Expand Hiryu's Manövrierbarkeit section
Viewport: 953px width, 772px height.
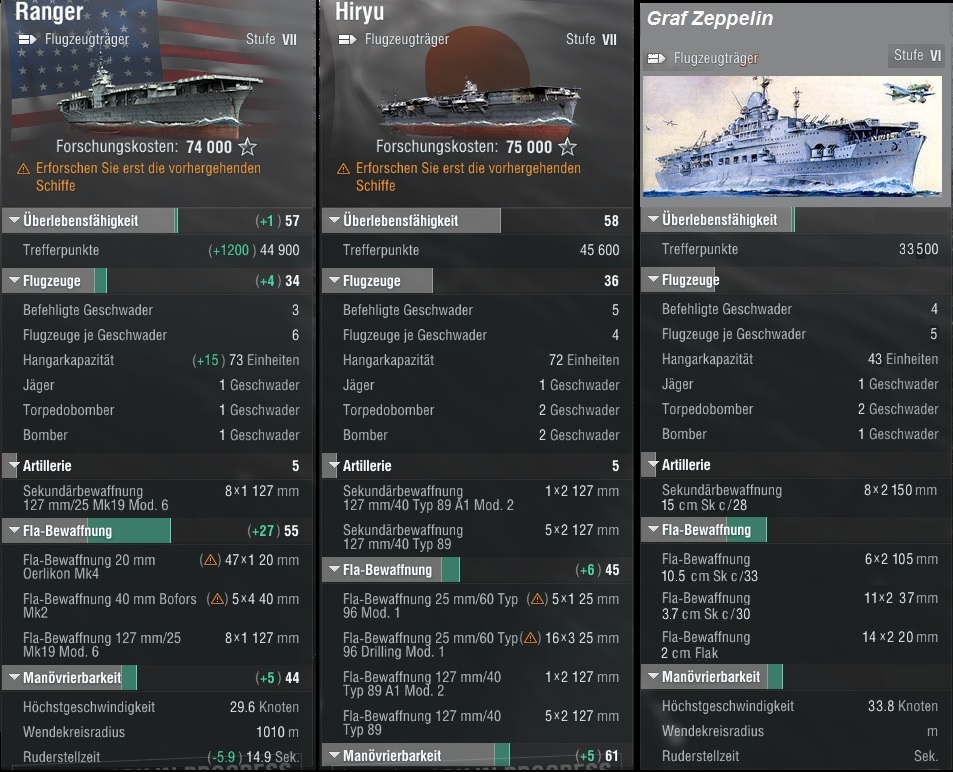coord(391,755)
